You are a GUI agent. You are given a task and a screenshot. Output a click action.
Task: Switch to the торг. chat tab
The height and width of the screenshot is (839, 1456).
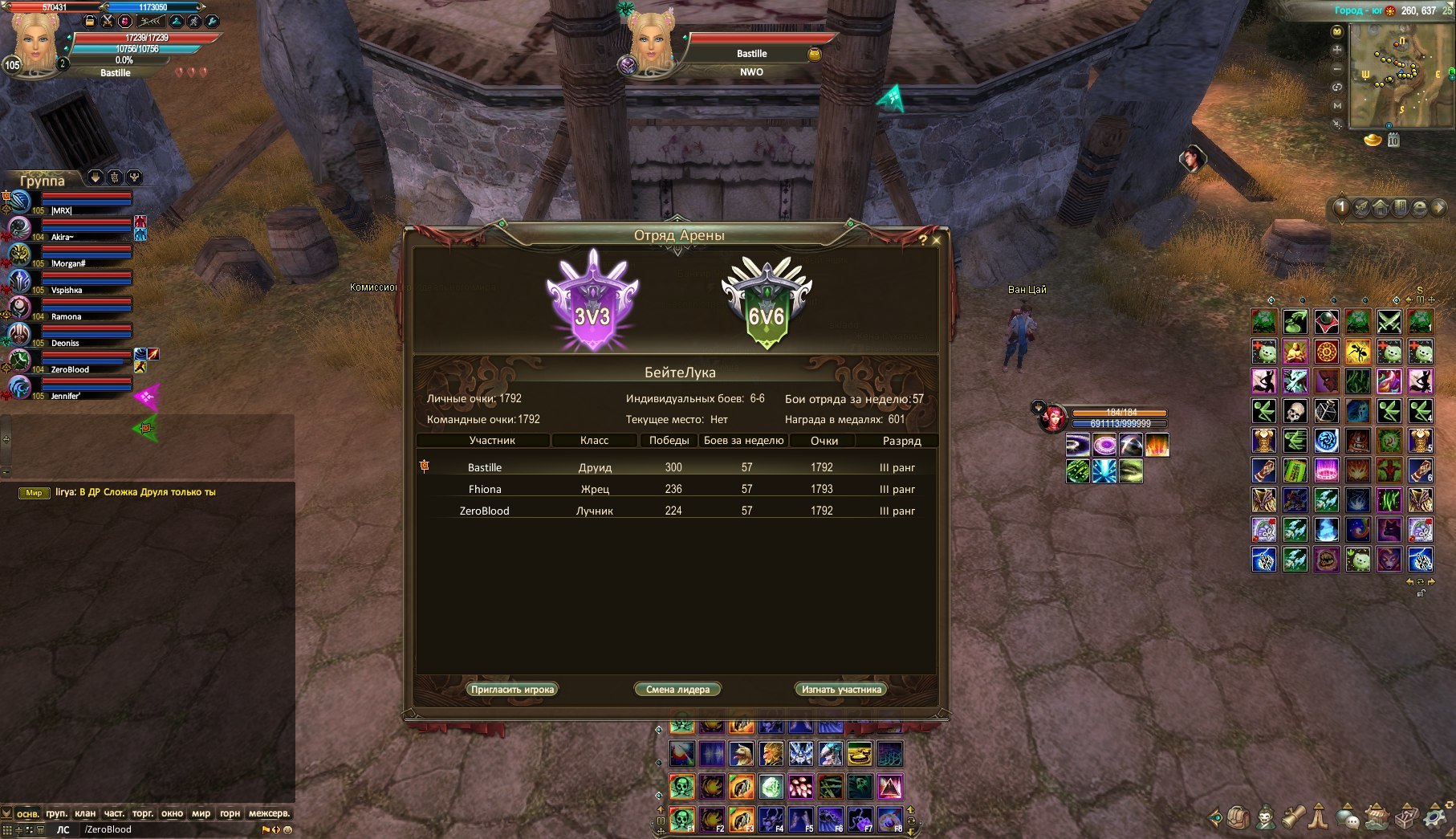pos(143,813)
